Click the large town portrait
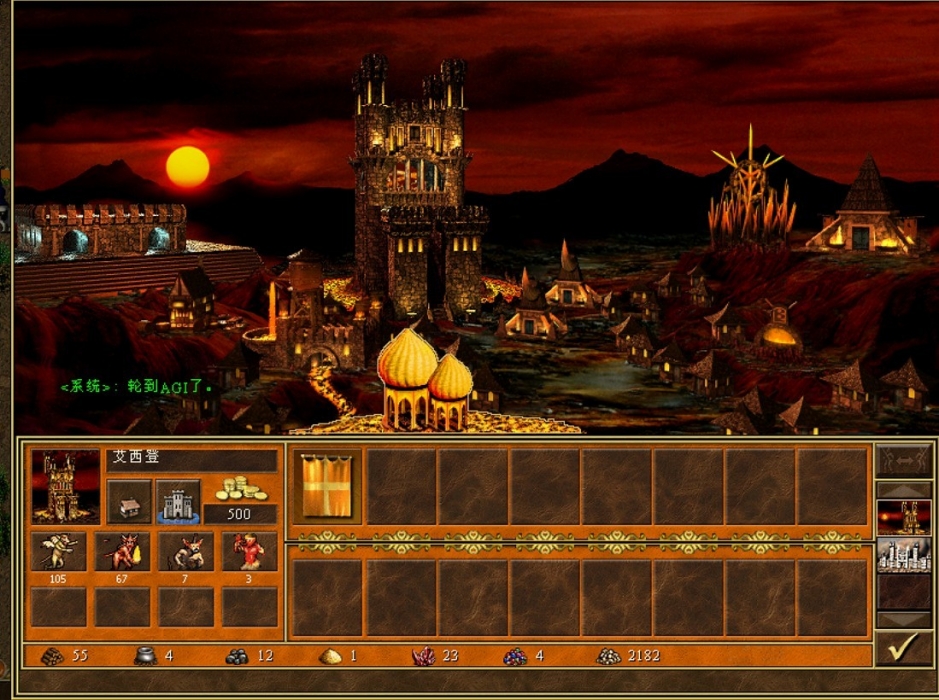This screenshot has width=939, height=700. [66, 487]
